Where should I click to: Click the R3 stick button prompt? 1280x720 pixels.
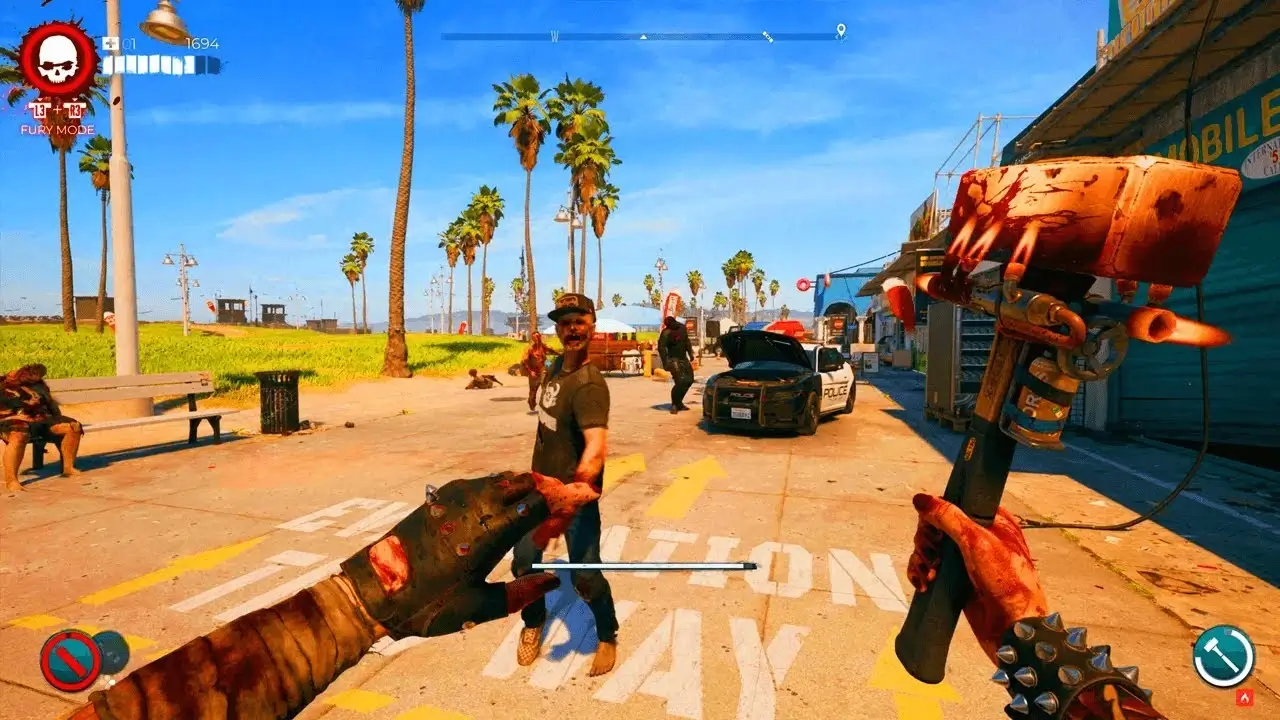click(x=75, y=110)
